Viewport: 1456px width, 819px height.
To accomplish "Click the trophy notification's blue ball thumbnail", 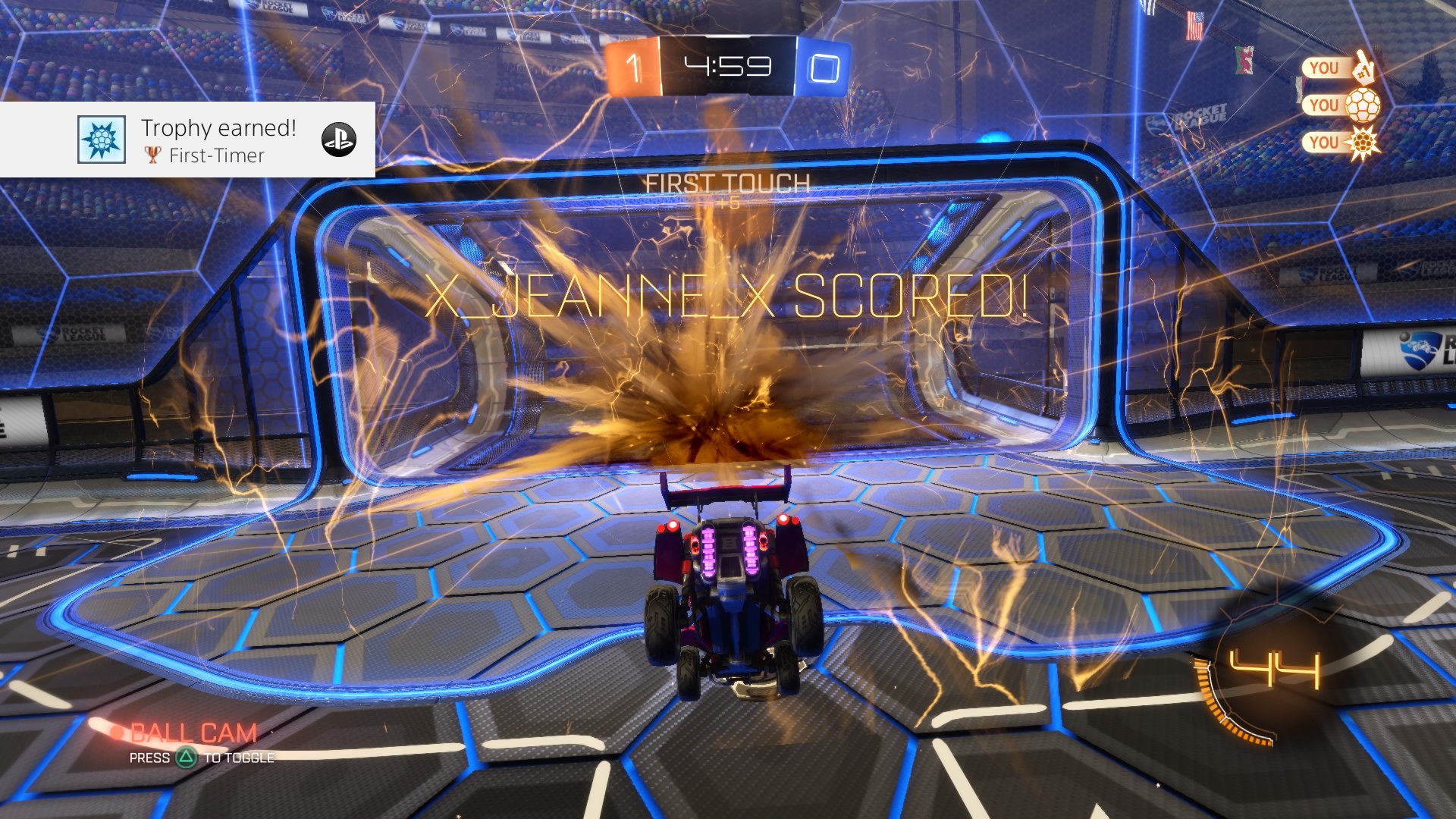I will coord(101,140).
